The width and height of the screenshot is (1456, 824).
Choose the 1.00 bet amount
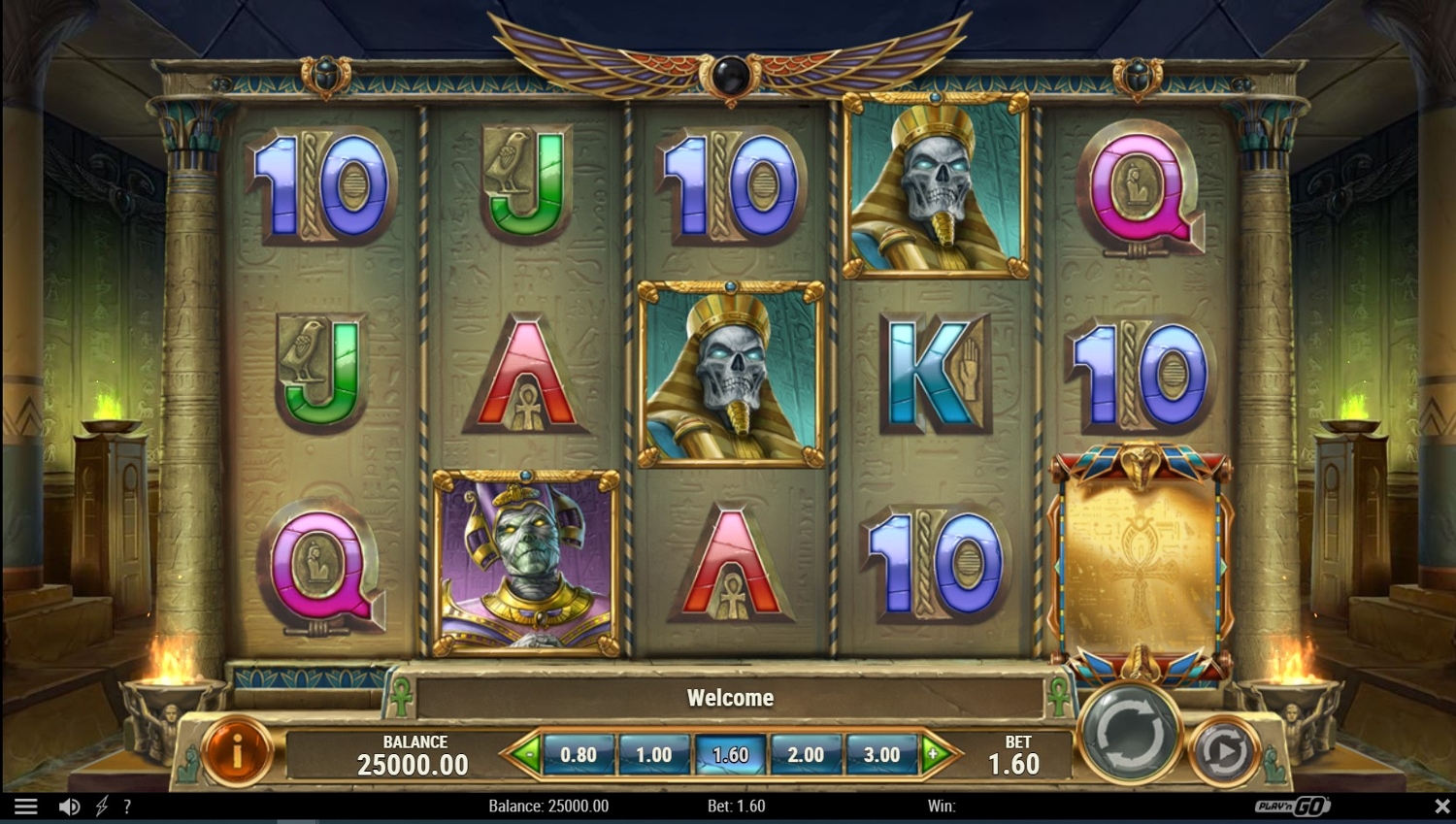pyautogui.click(x=653, y=754)
